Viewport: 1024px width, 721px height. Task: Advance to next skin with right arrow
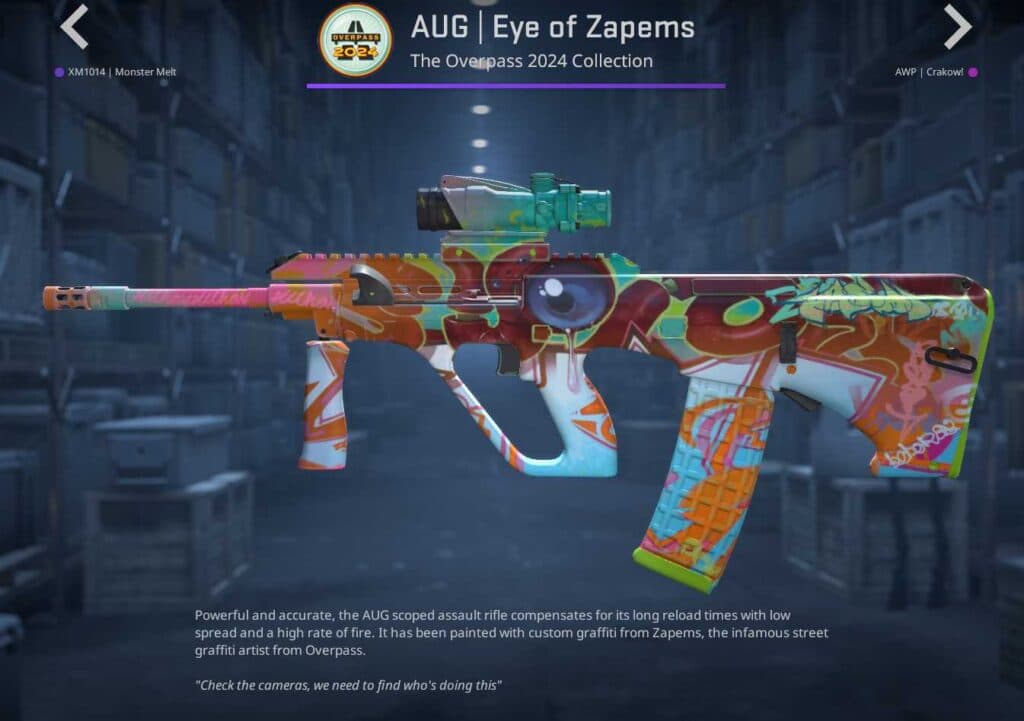tap(957, 27)
